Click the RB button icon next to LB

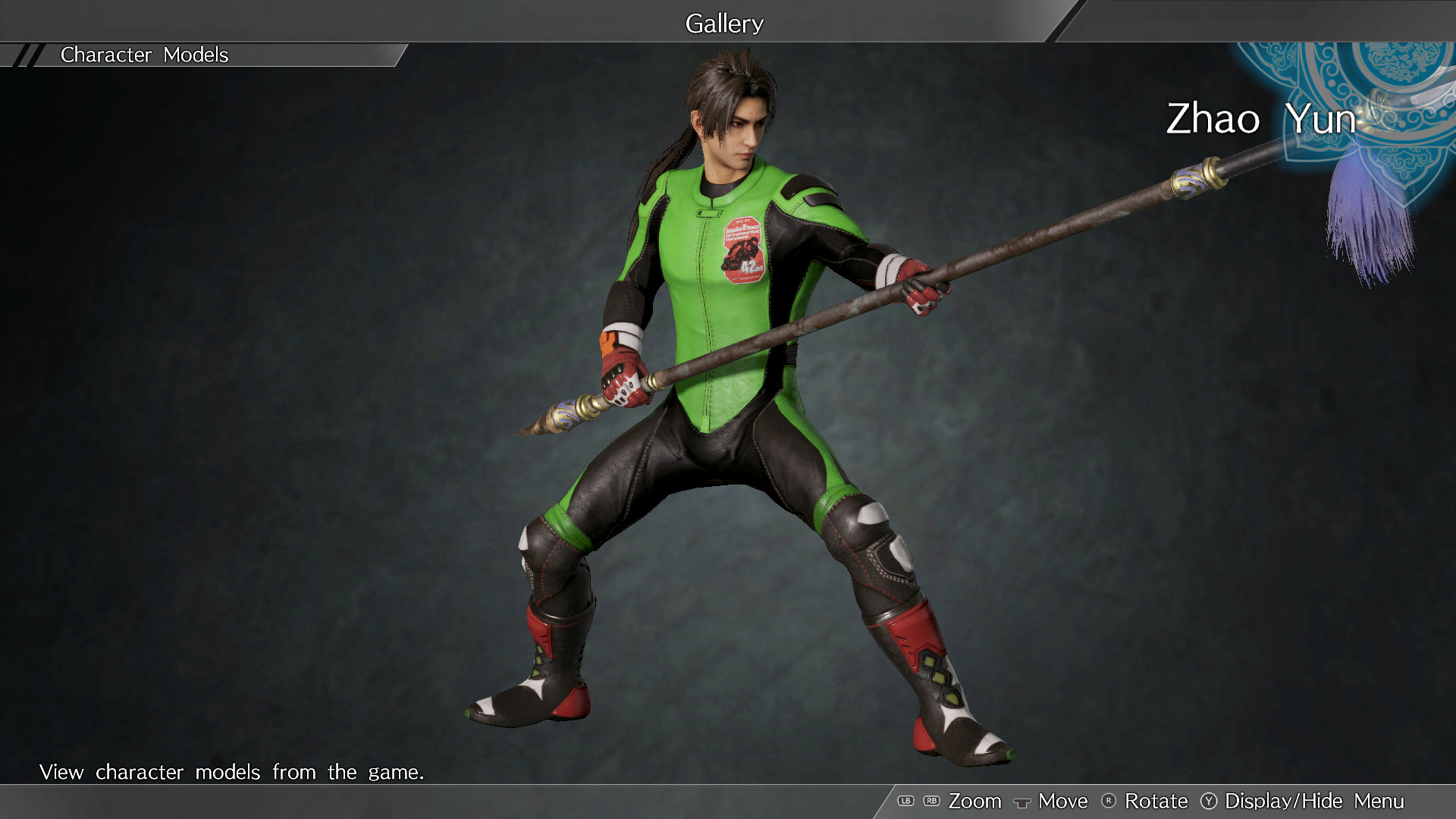coord(930,801)
